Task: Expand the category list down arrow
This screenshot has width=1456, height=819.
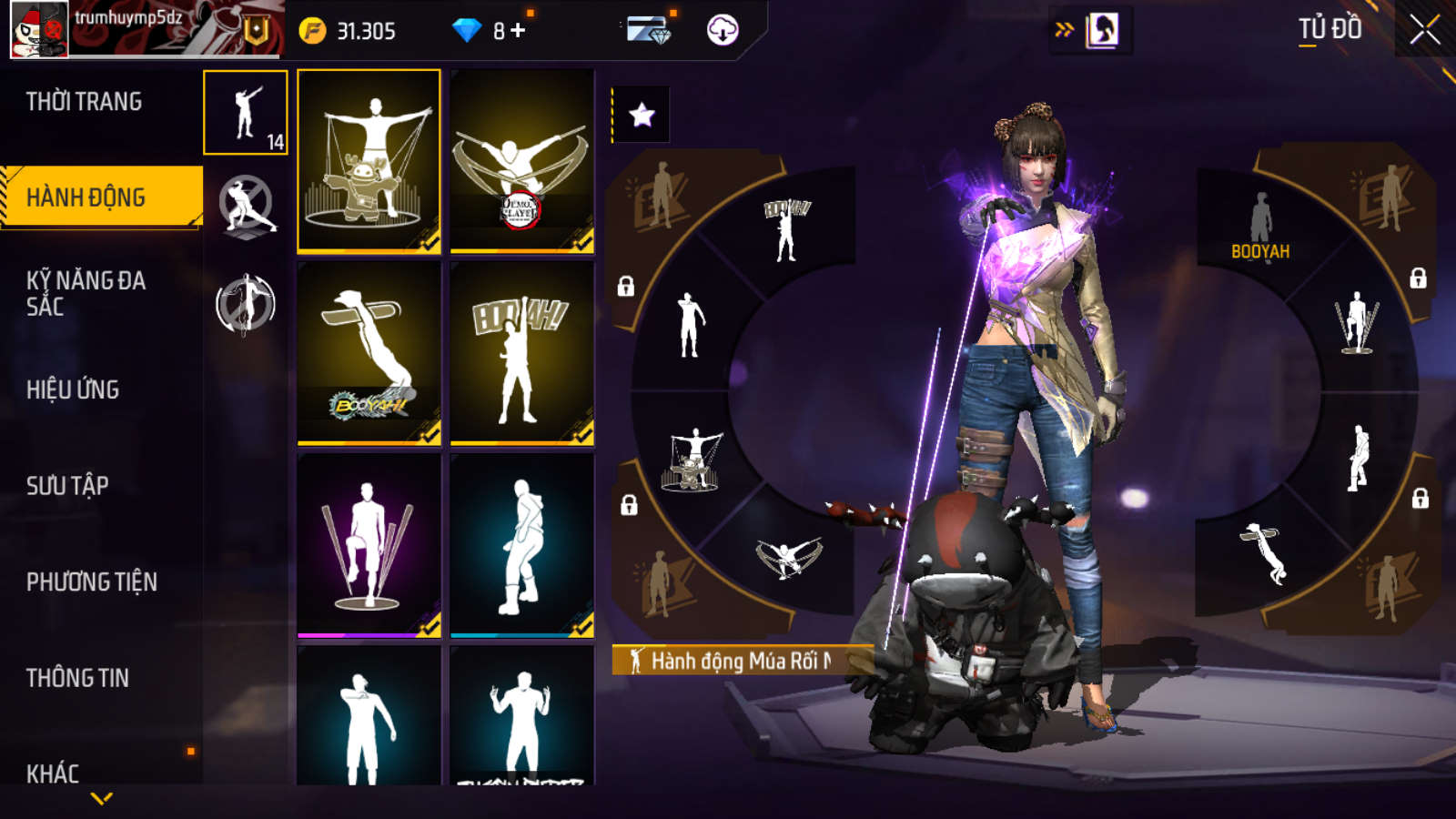Action: [x=102, y=799]
